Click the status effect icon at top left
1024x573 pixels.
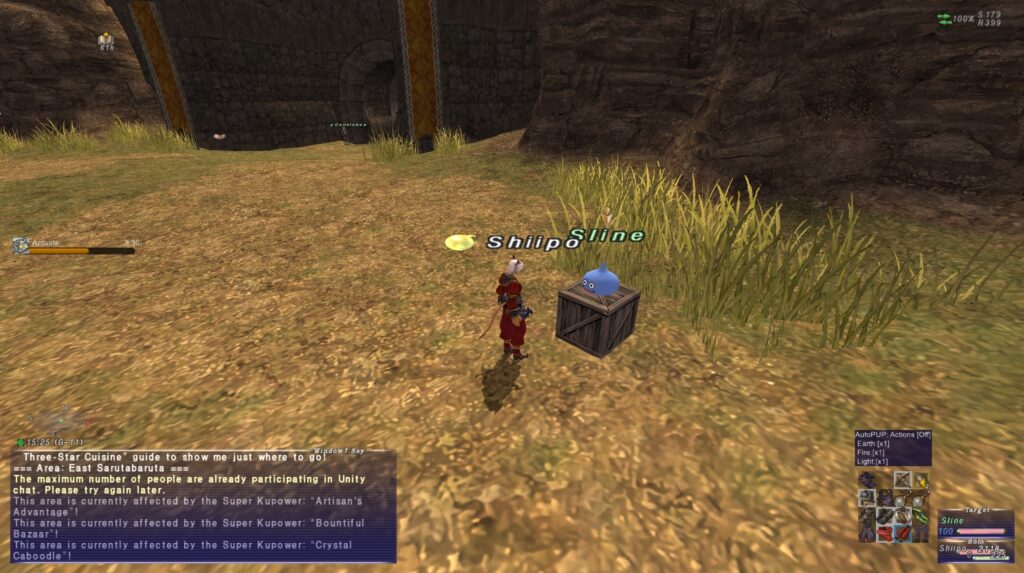pyautogui.click(x=106, y=38)
